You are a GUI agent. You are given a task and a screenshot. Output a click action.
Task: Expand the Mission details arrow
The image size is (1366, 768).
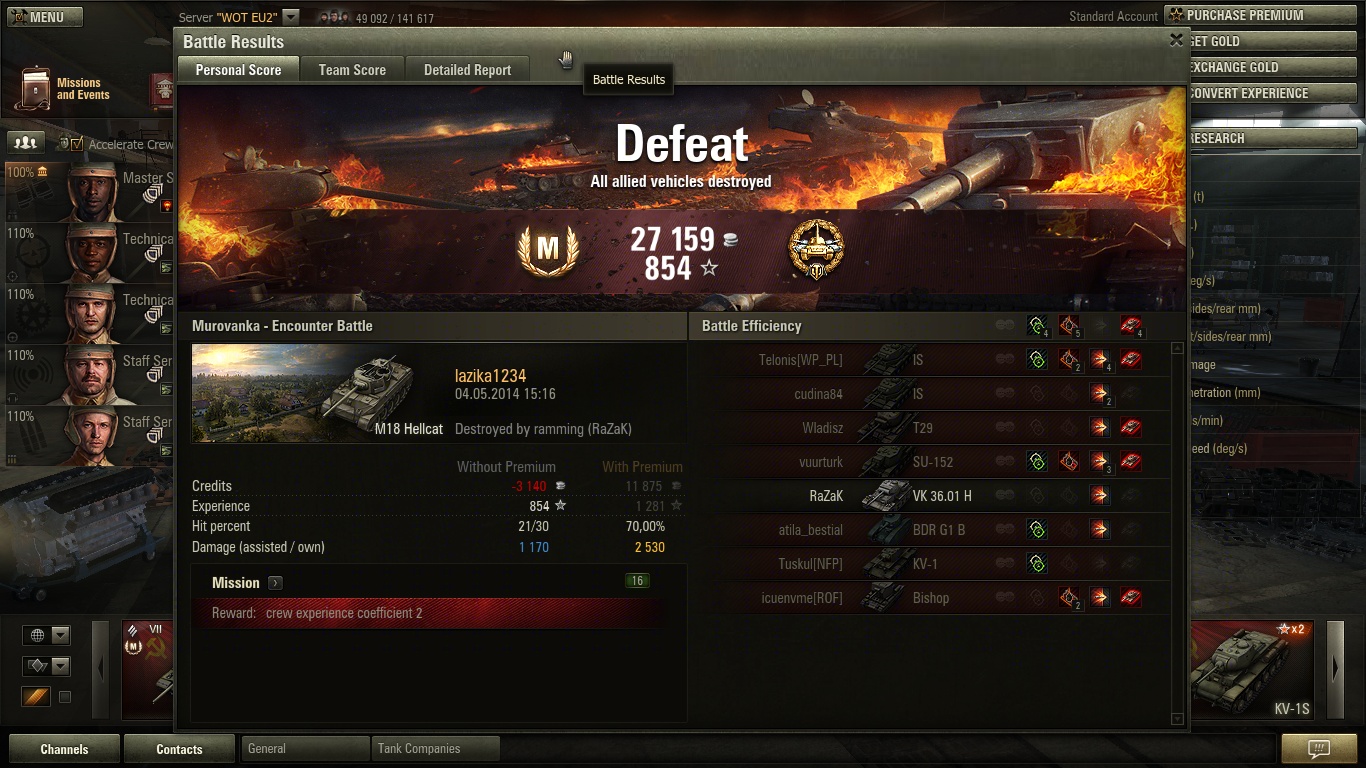pos(275,583)
